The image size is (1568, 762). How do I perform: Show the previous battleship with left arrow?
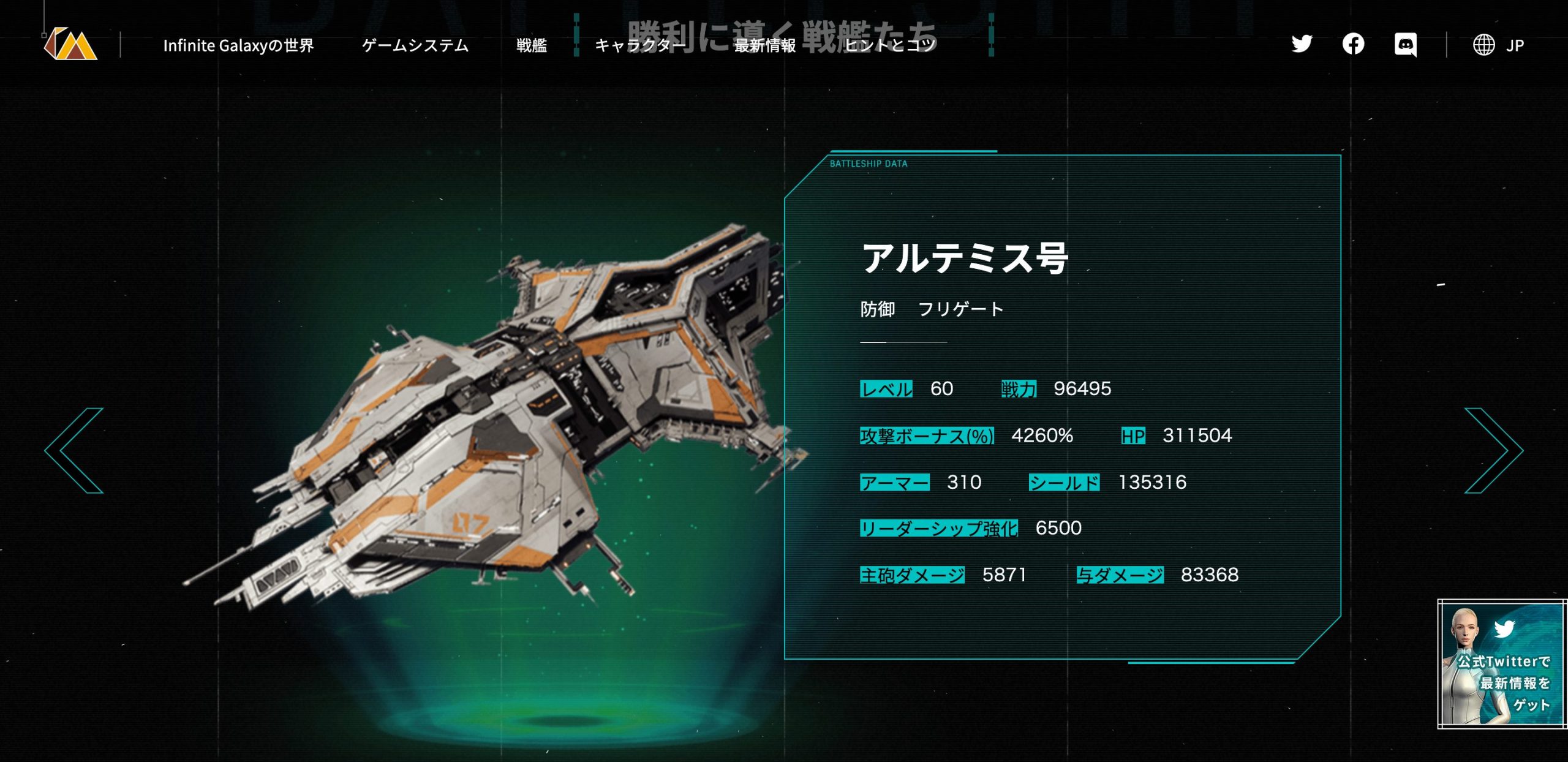pos(75,450)
